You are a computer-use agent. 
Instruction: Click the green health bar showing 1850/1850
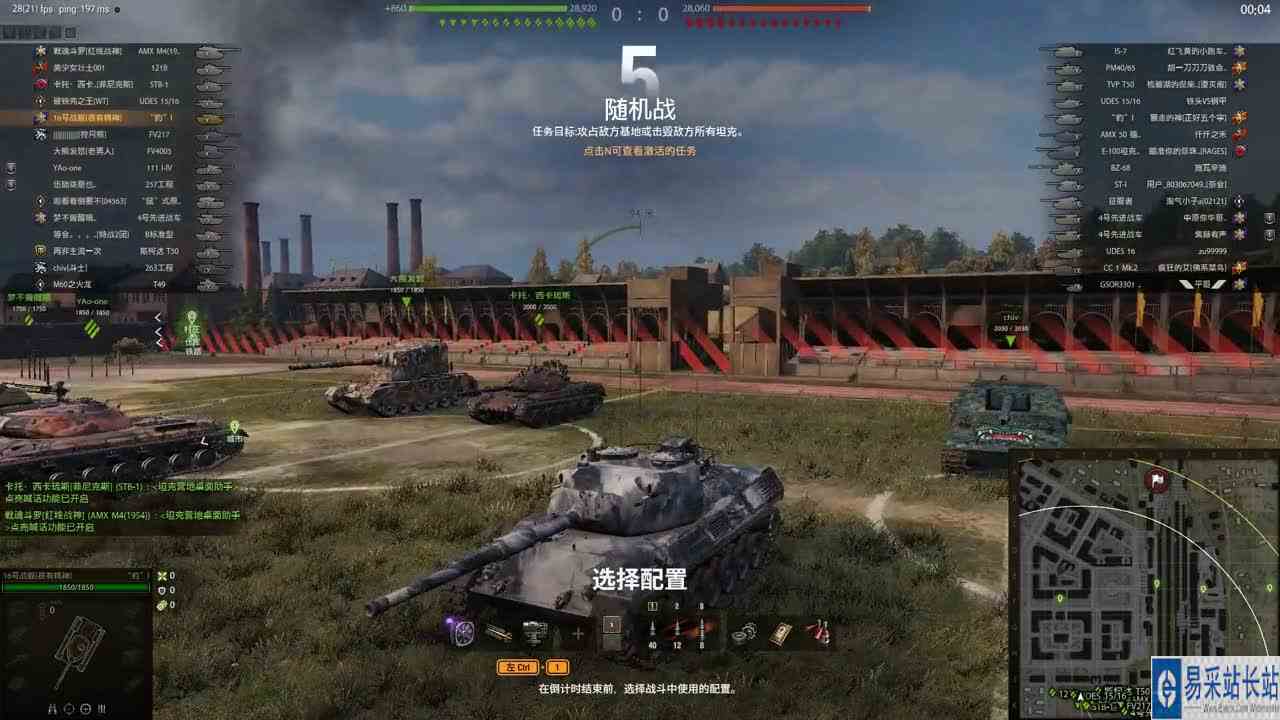(75, 587)
